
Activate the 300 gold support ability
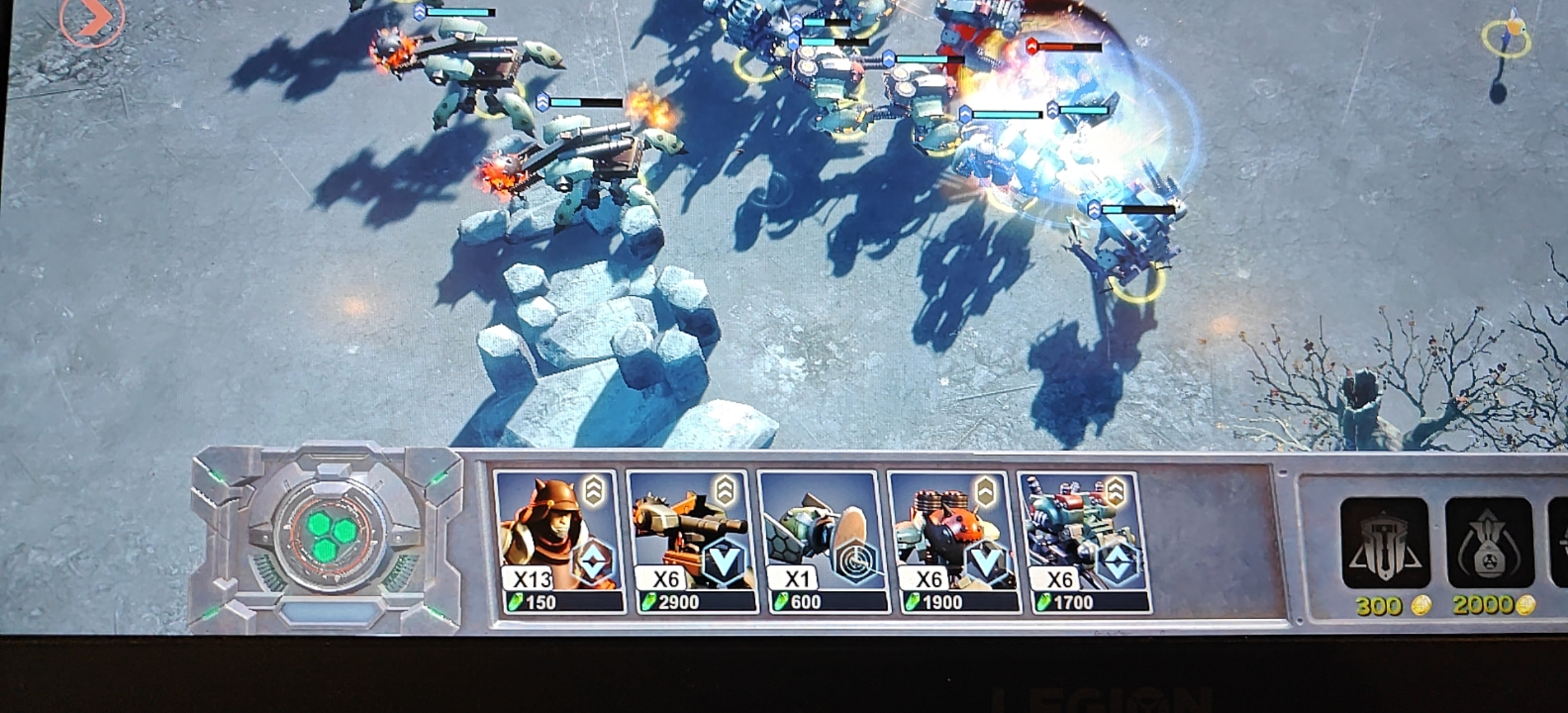pyautogui.click(x=1385, y=543)
